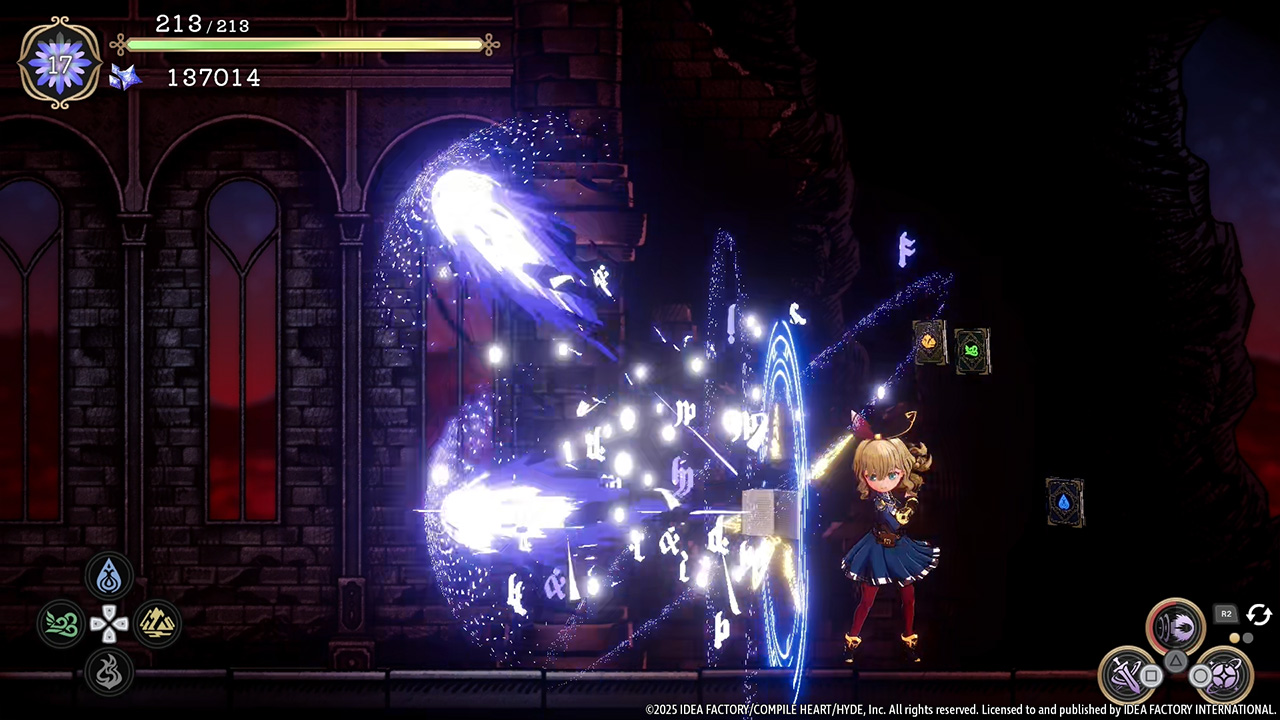1280x720 pixels.
Task: Click the white skill-set swap arrows icon
Action: 1258,615
